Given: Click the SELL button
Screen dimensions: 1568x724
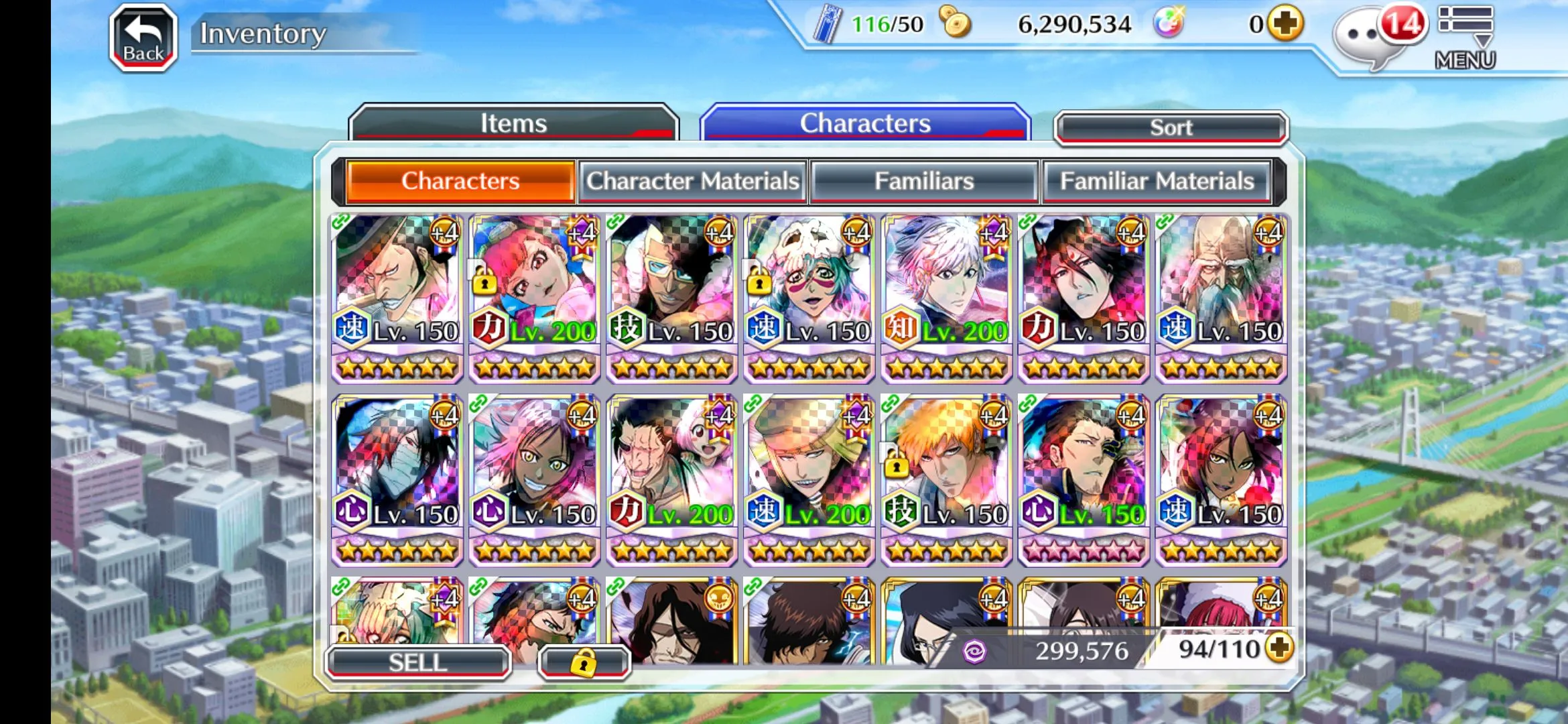Looking at the screenshot, I should [x=418, y=662].
